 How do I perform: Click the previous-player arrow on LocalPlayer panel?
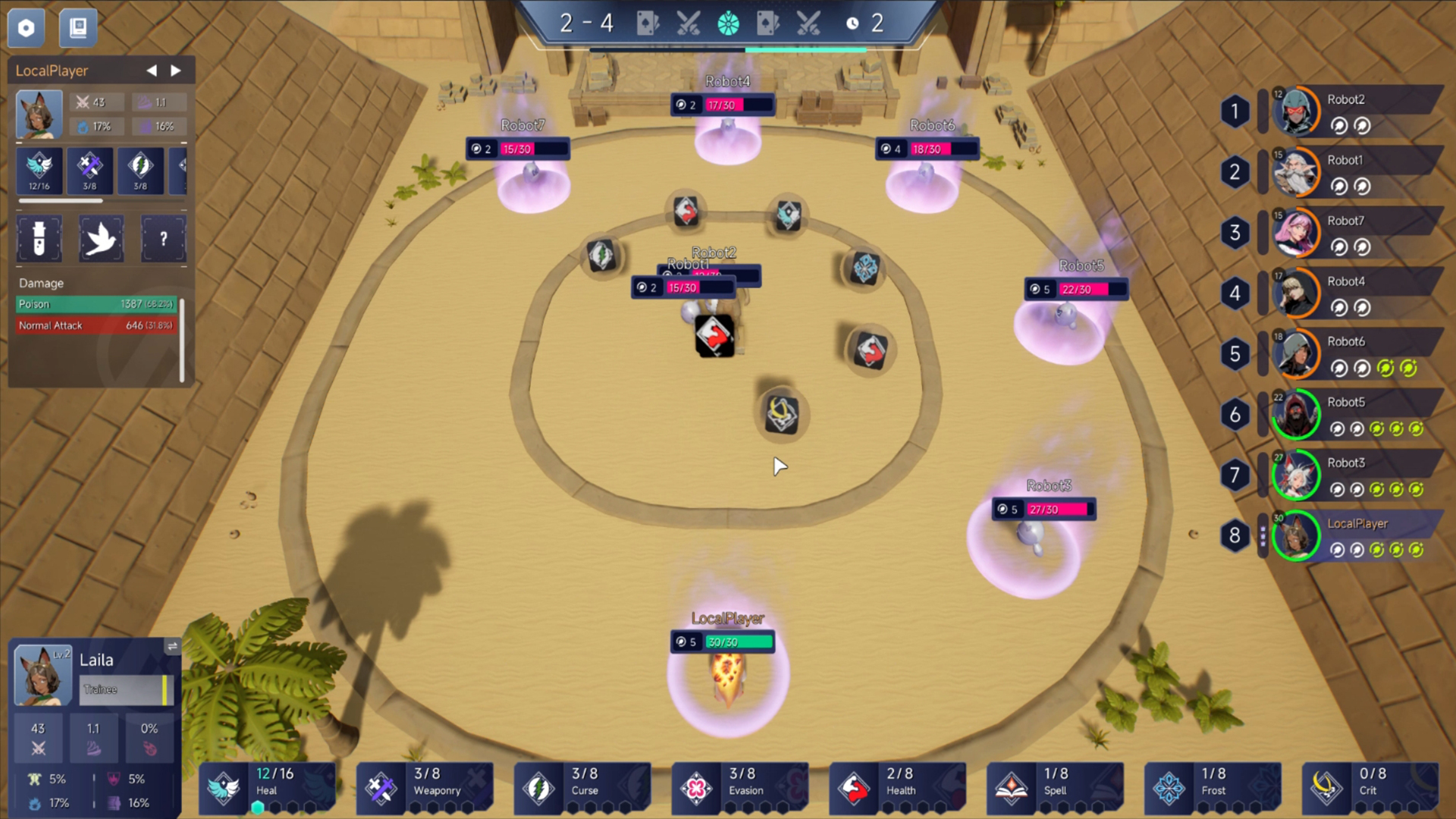pyautogui.click(x=151, y=70)
